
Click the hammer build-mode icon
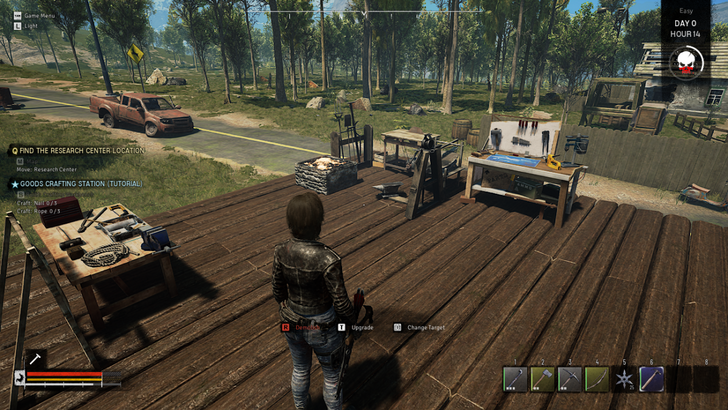(33, 357)
